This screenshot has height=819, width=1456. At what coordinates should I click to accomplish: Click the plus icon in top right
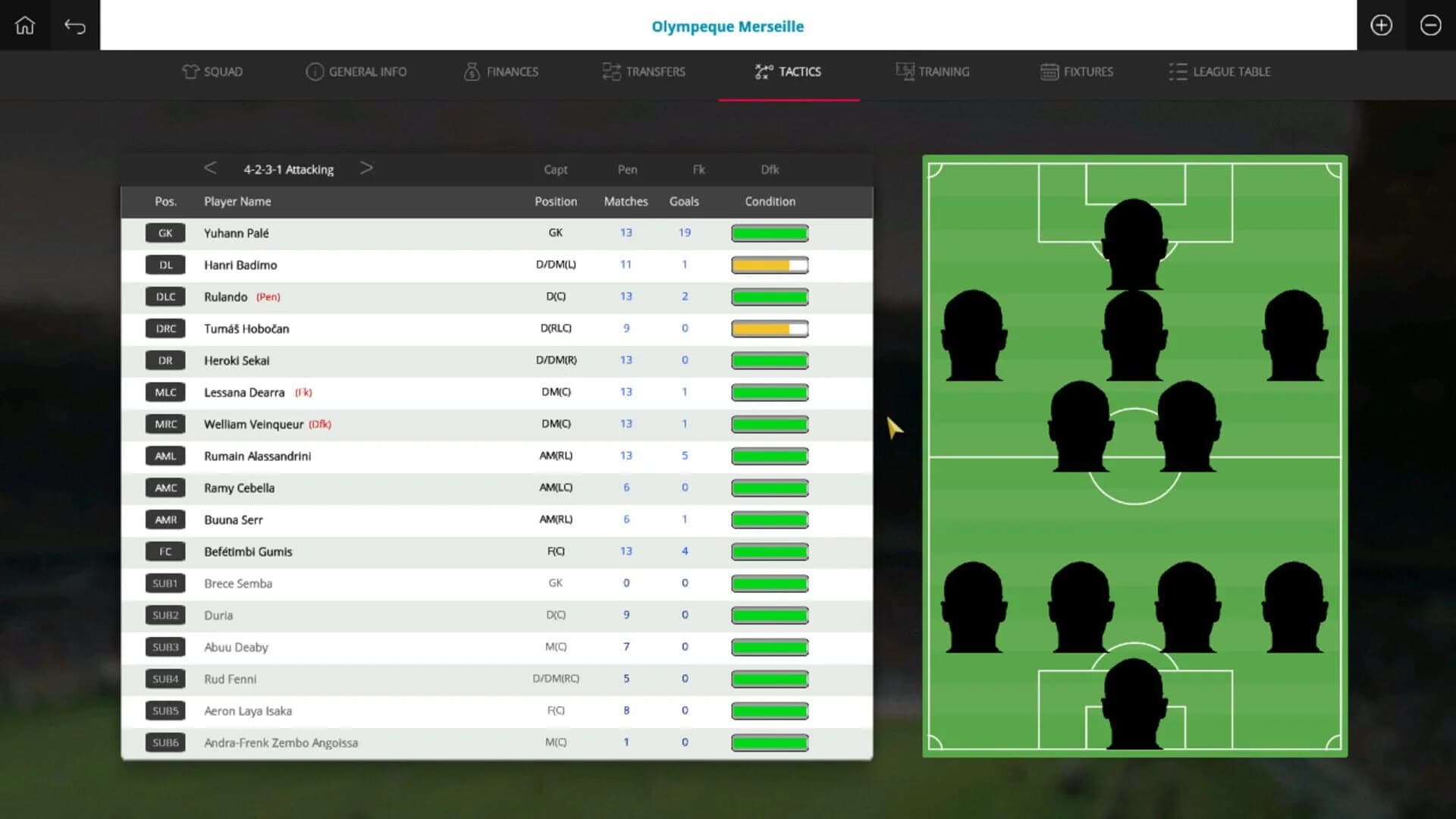[x=1381, y=25]
